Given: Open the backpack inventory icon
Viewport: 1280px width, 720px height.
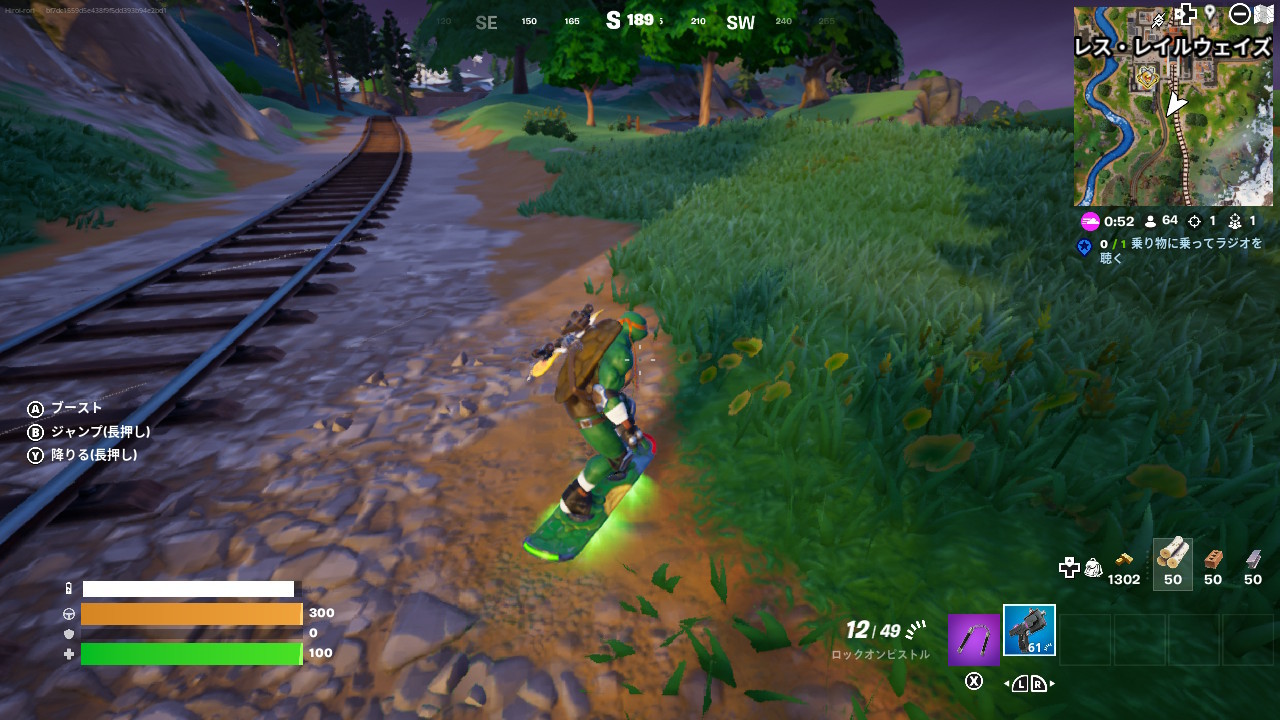Looking at the screenshot, I should [1093, 567].
